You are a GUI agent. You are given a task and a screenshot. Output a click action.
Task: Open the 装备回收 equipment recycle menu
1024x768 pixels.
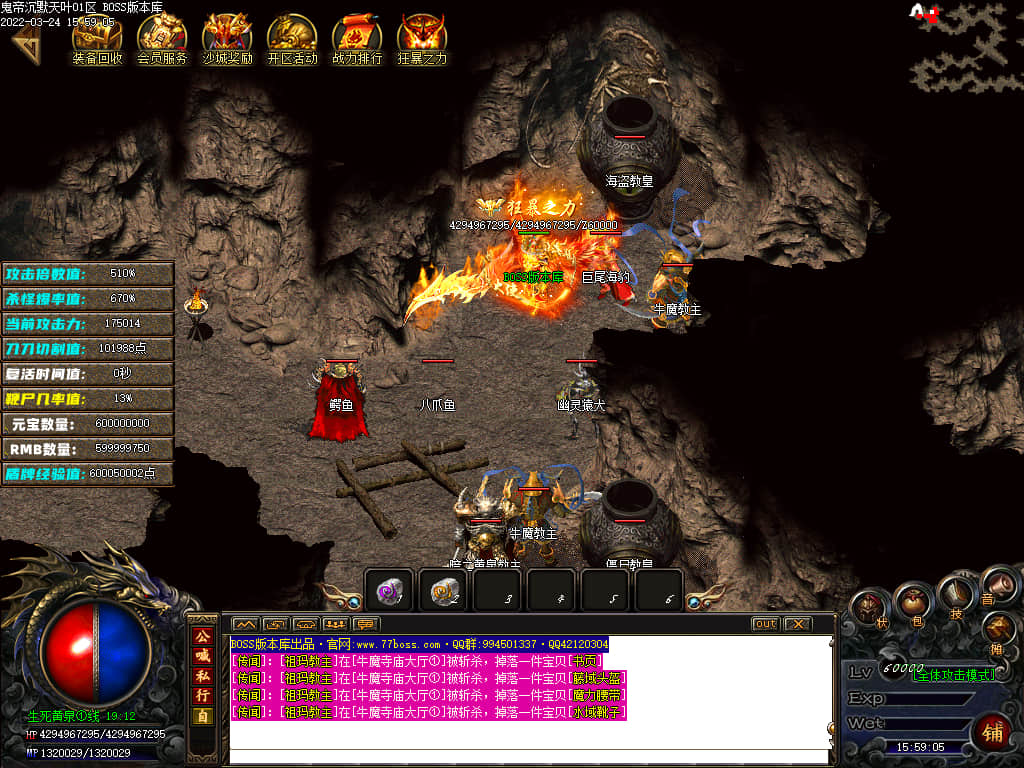click(x=97, y=37)
